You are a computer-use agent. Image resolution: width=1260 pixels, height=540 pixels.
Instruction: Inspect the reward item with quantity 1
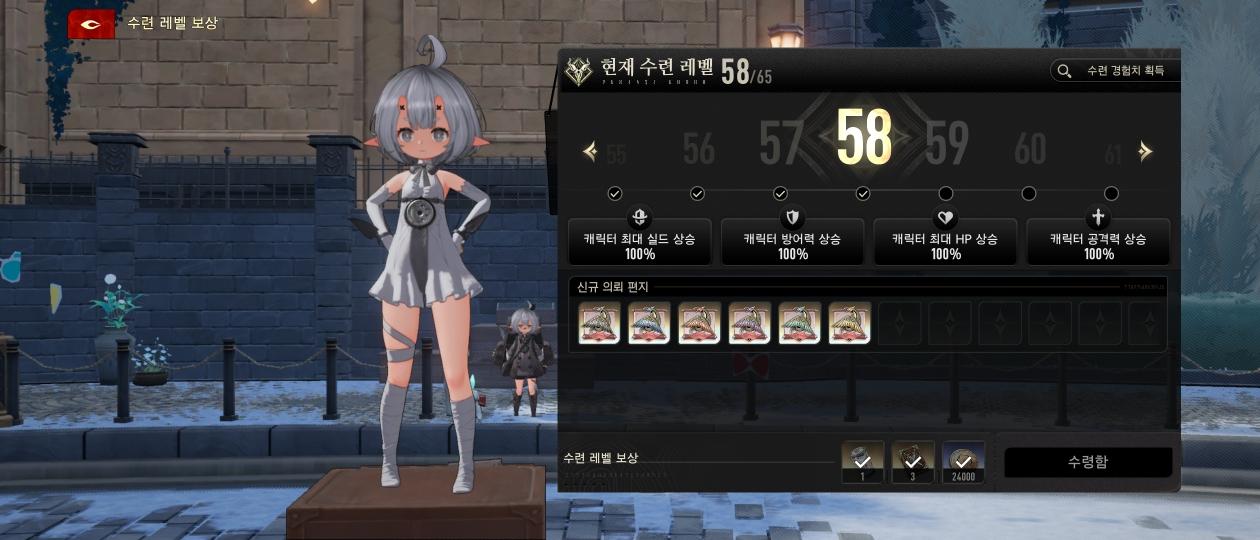[862, 461]
